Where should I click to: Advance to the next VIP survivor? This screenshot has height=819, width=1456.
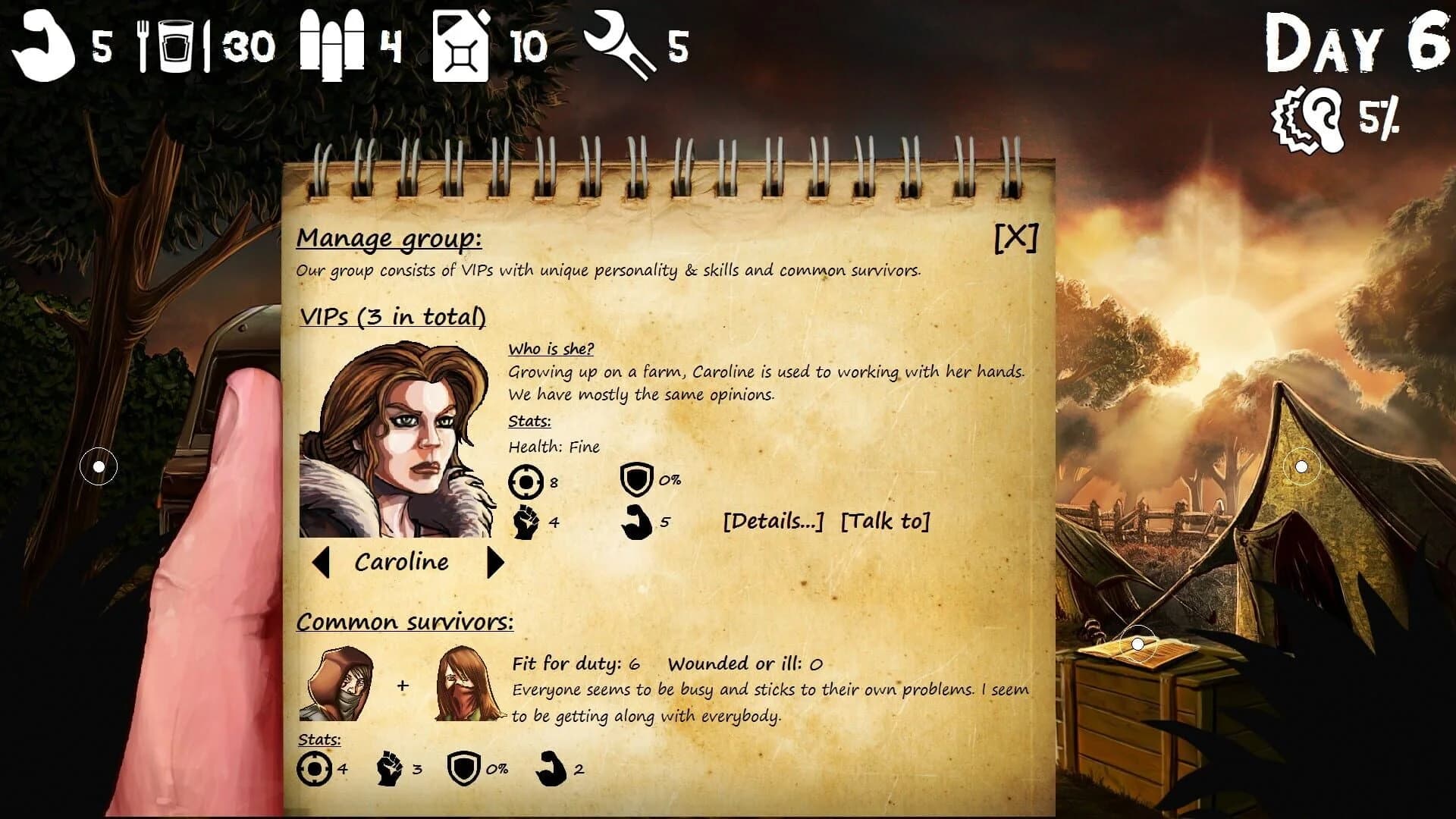point(497,562)
